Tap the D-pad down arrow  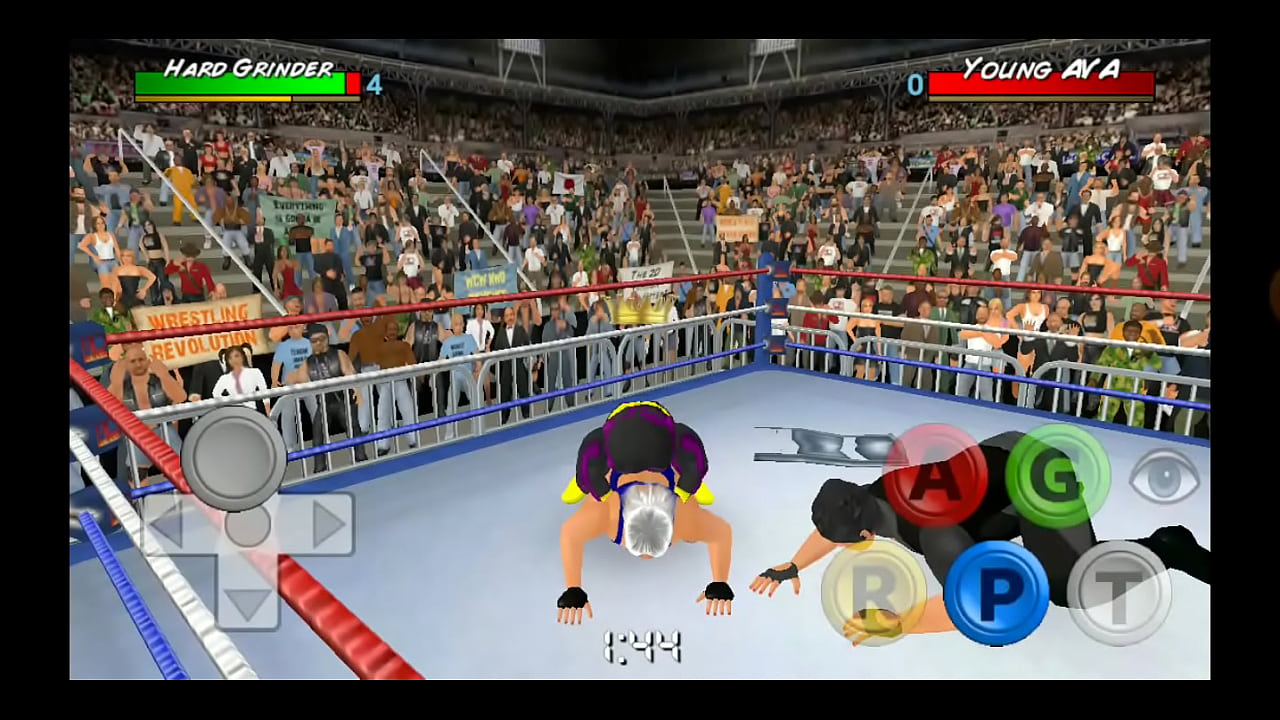click(x=247, y=603)
